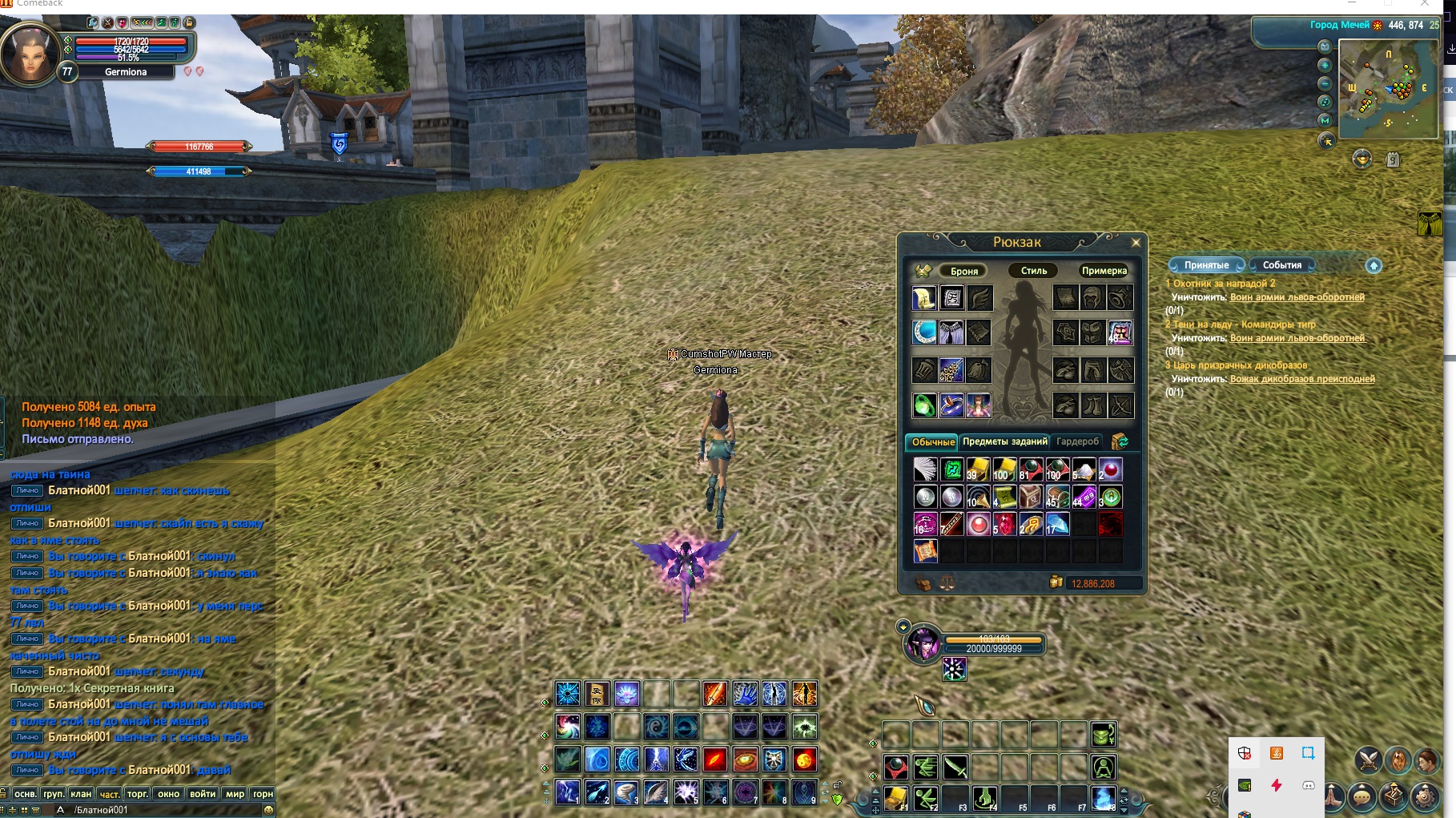Select the blue diamond item in backpack
Screen dimensions: 1456x818
(x=1057, y=525)
